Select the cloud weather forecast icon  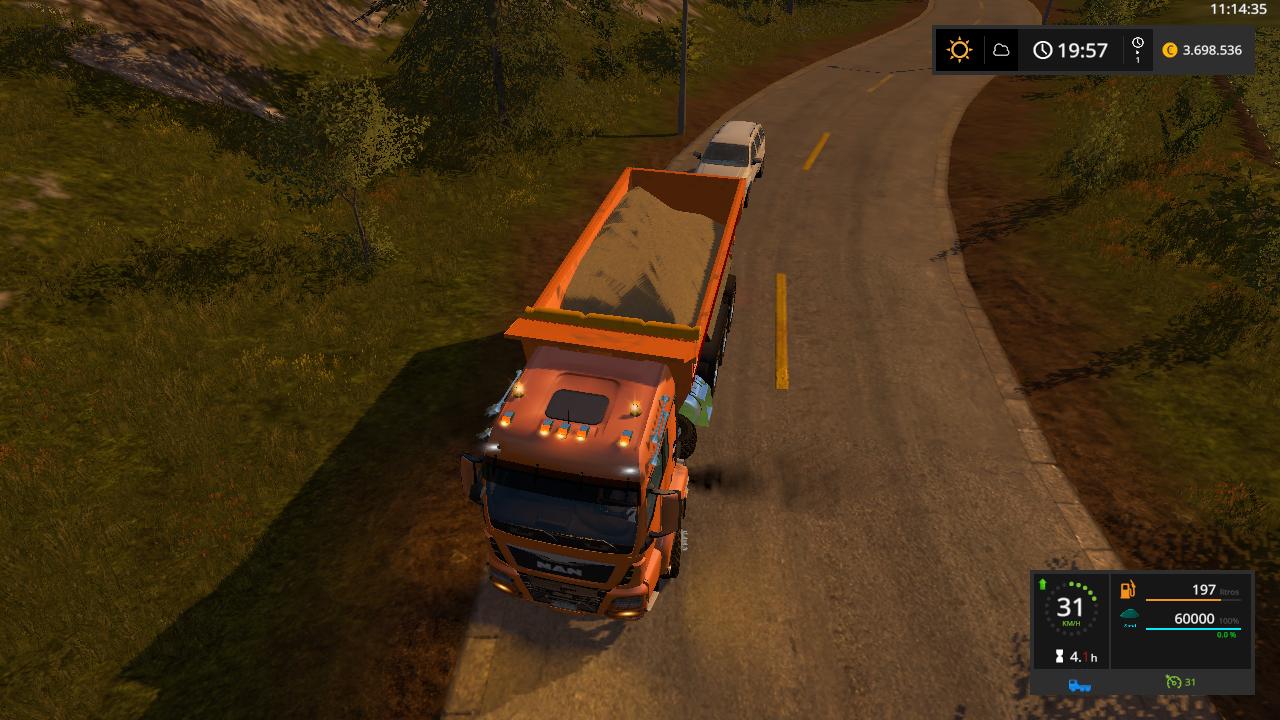point(1001,50)
